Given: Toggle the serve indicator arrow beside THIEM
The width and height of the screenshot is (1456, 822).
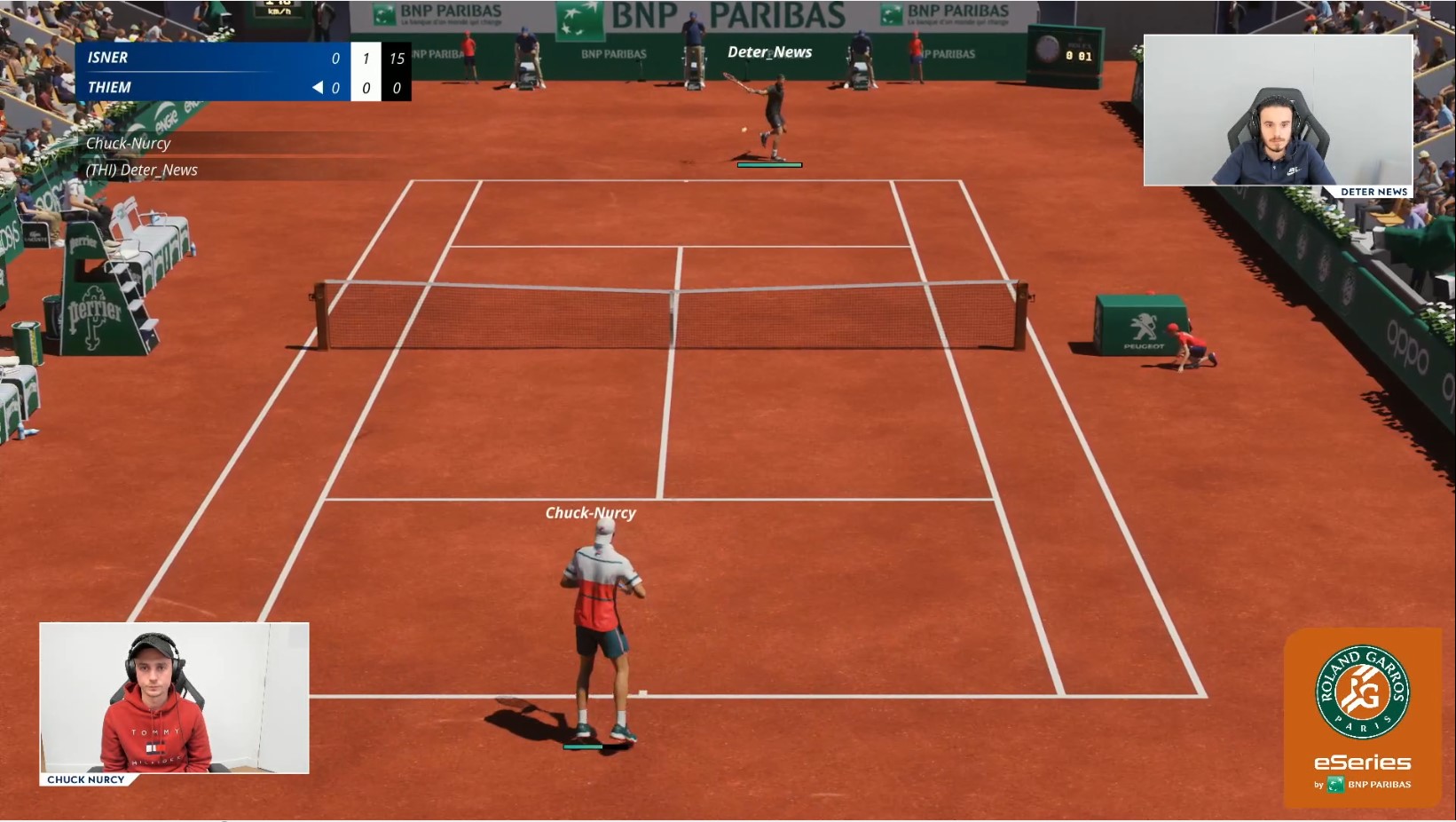Looking at the screenshot, I should click(318, 87).
